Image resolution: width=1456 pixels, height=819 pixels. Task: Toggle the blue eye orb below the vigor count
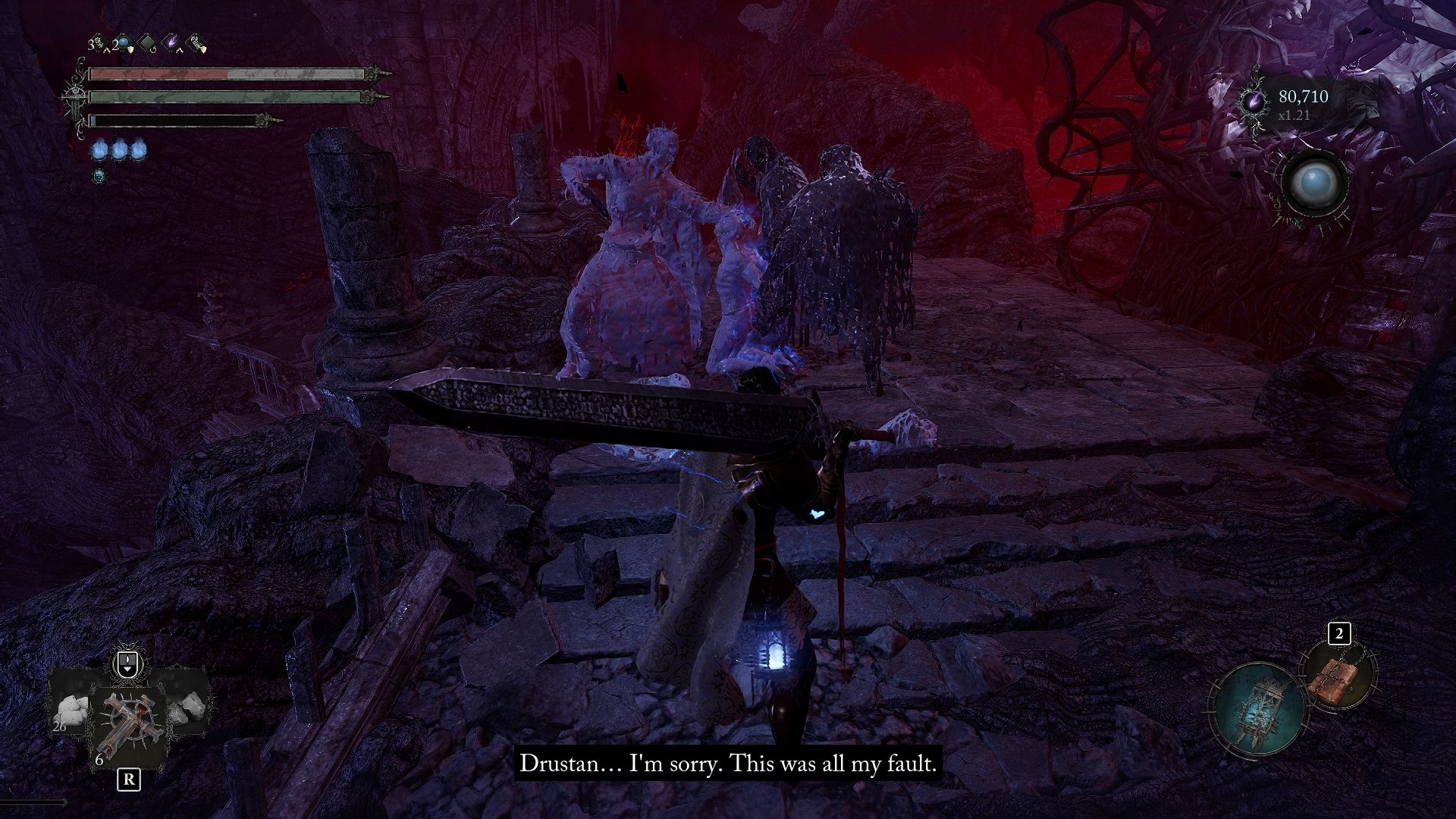click(x=1314, y=180)
